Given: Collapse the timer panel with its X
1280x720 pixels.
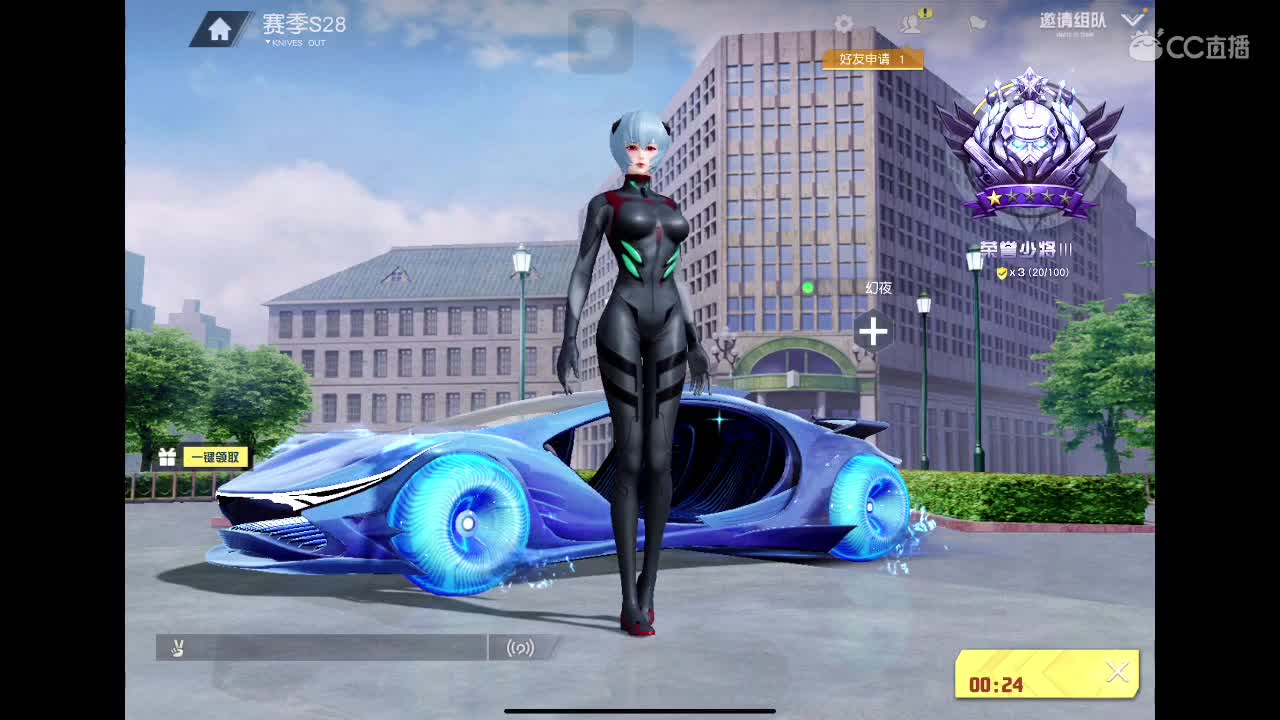Looking at the screenshot, I should 1118,673.
